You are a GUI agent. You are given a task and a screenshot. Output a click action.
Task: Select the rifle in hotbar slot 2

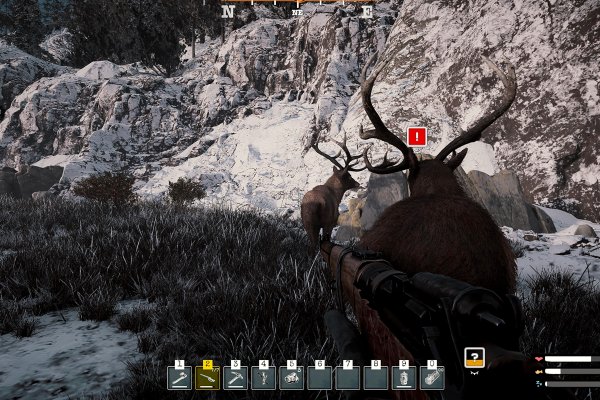pyautogui.click(x=207, y=378)
